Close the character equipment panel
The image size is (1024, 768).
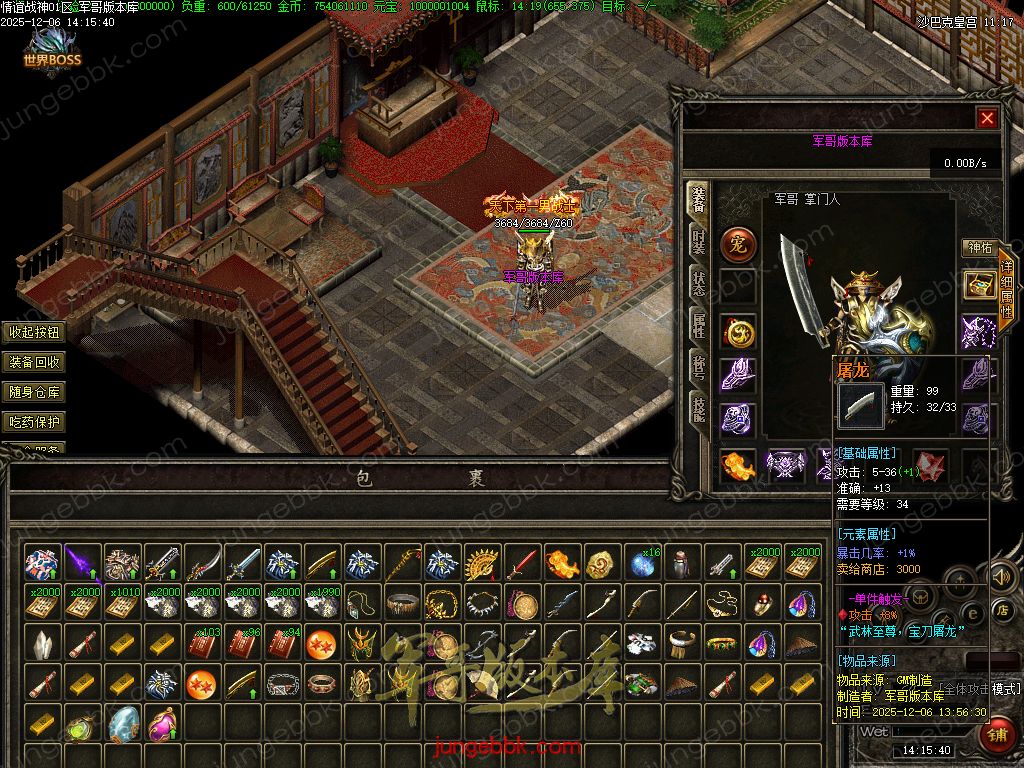tap(987, 118)
